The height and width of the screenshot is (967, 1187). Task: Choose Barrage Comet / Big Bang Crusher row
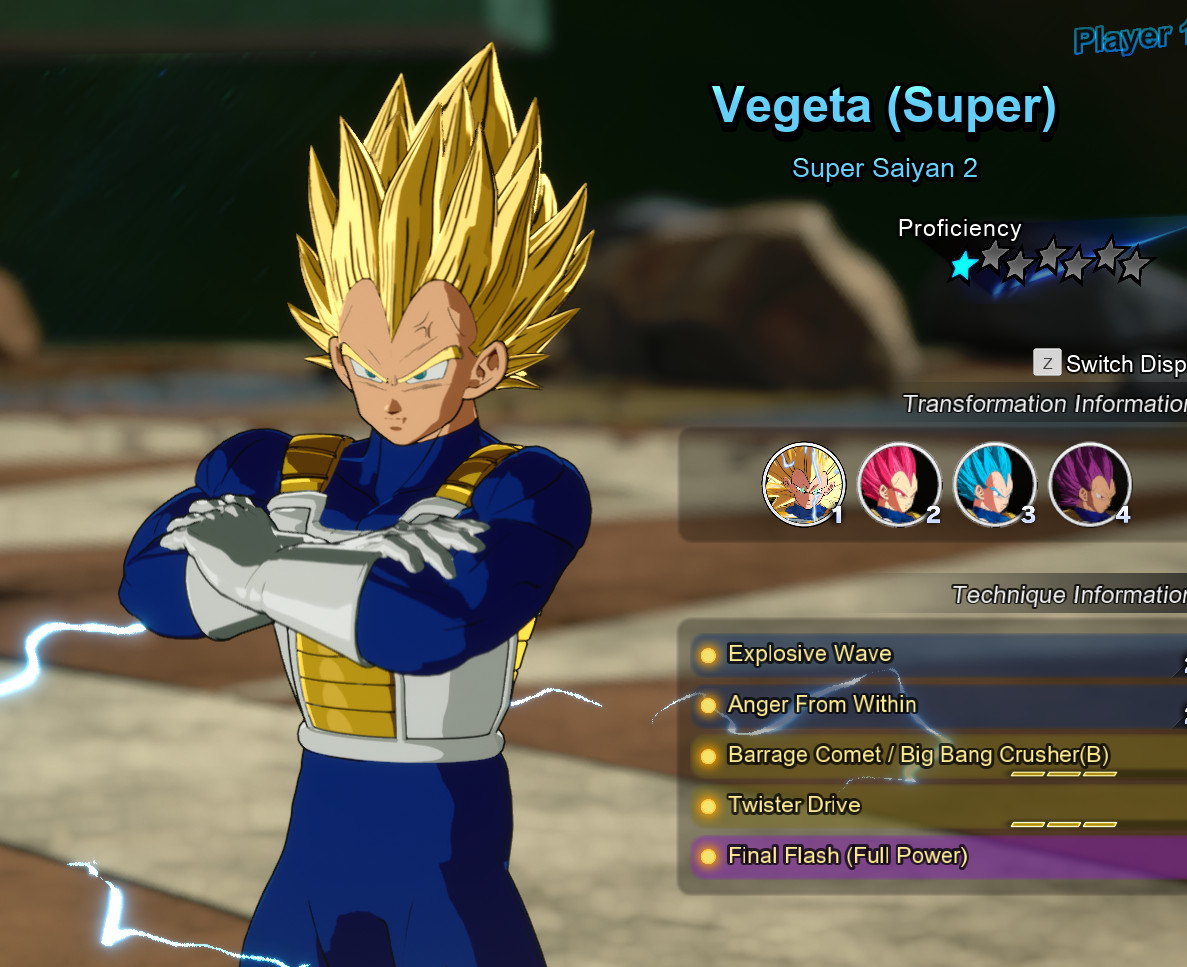(x=918, y=755)
